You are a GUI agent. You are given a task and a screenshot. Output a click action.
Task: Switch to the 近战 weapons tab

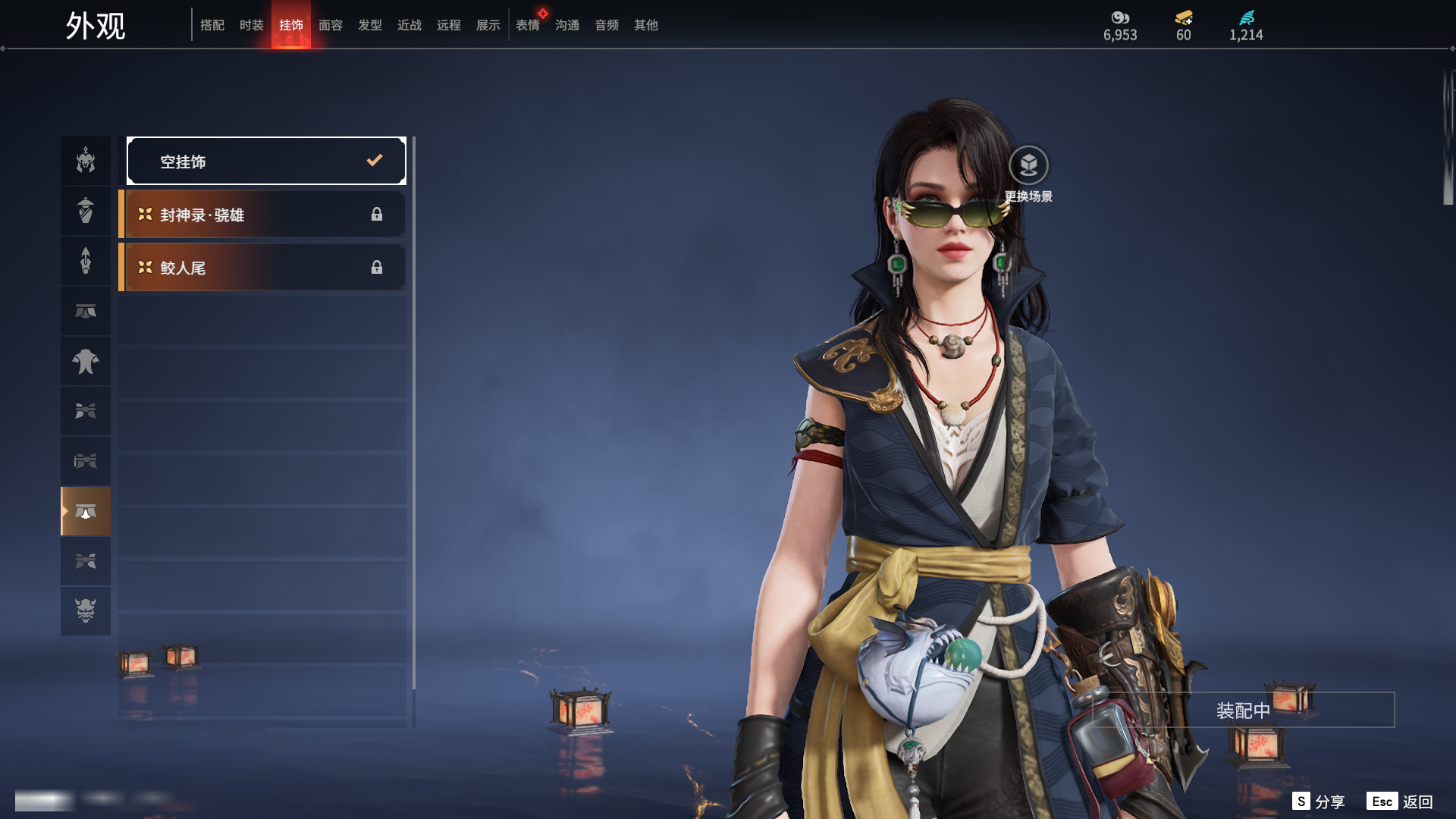pyautogui.click(x=409, y=25)
